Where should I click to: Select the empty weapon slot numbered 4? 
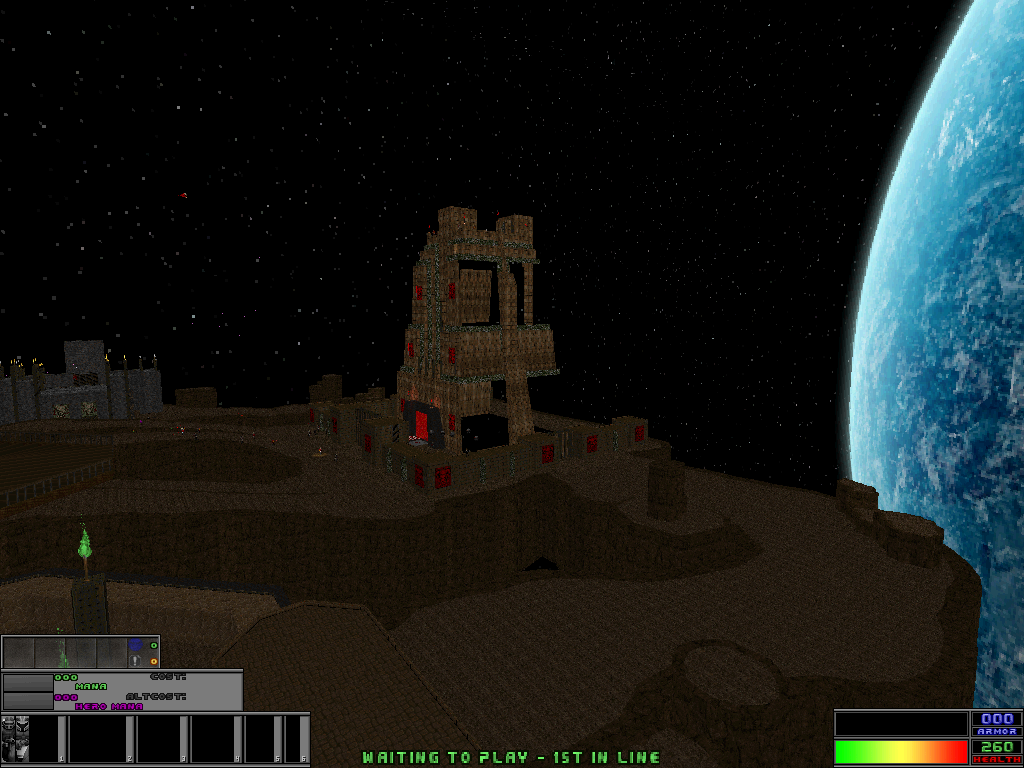[x=214, y=739]
